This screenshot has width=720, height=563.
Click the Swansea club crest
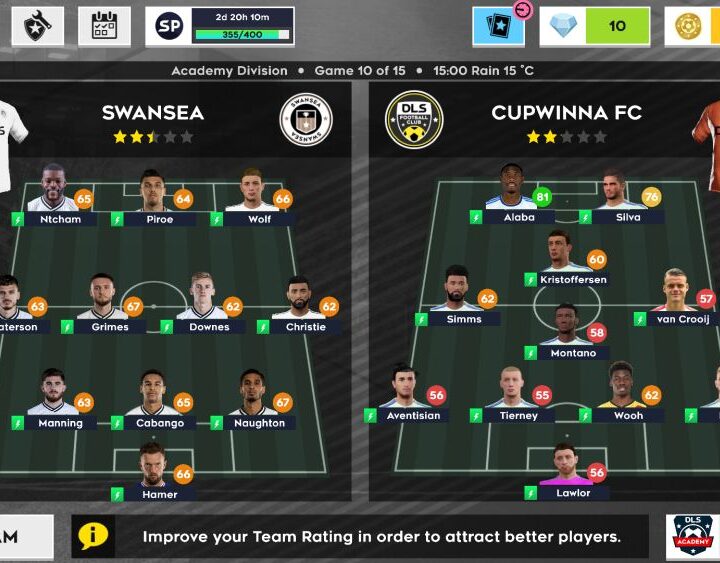305,119
